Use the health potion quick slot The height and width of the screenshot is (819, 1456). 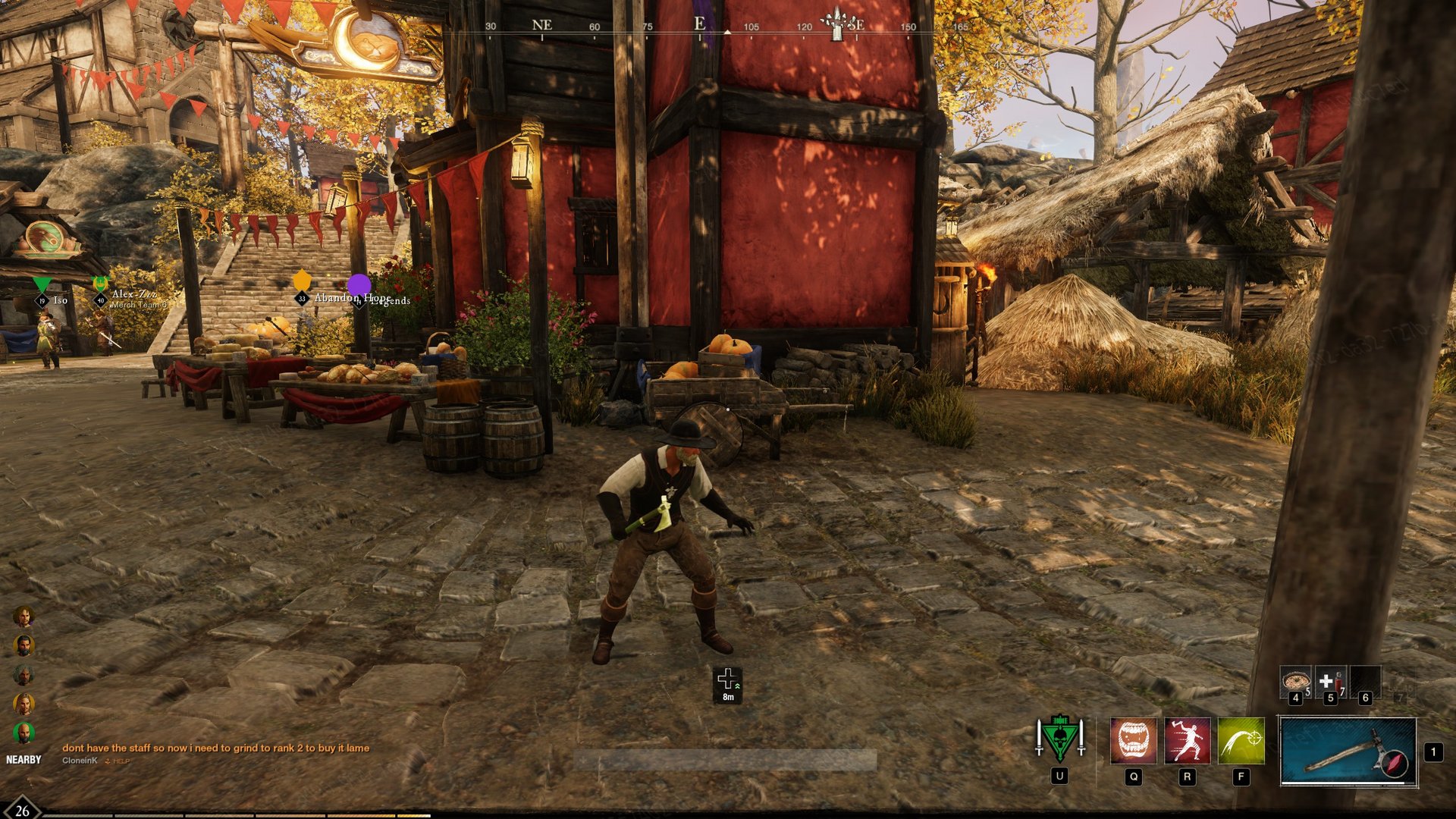click(x=1329, y=682)
